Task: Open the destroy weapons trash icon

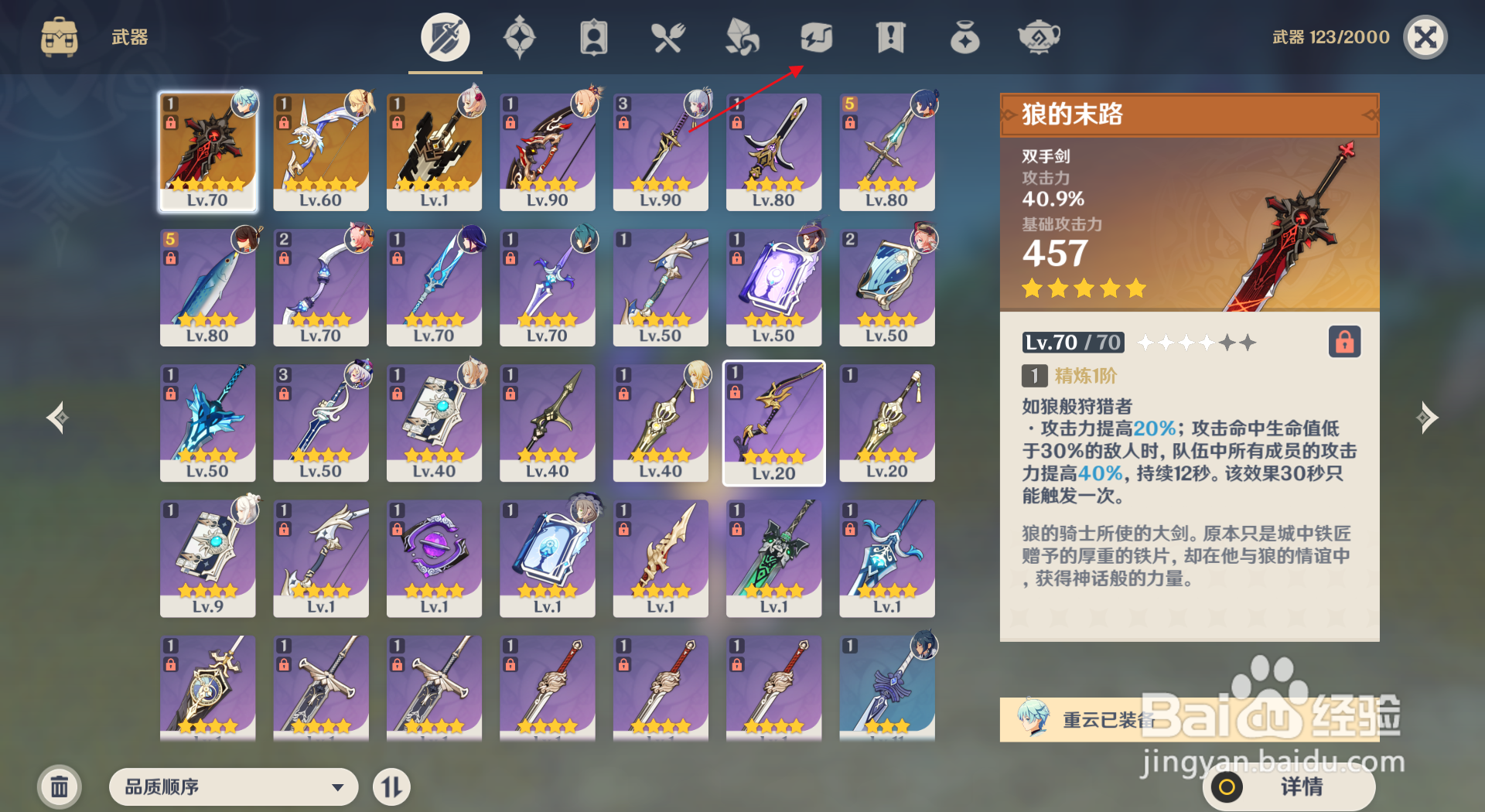Action: (59, 786)
